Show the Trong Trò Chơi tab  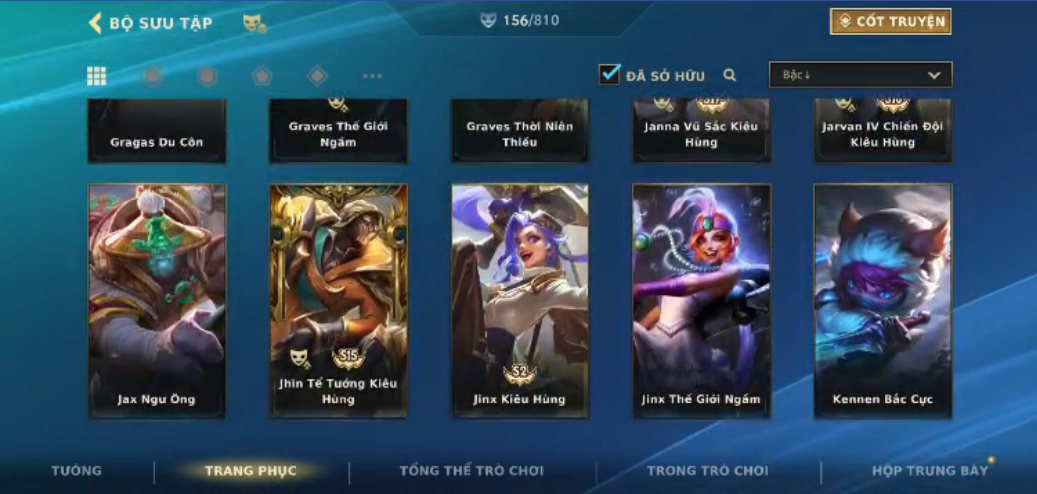708,471
